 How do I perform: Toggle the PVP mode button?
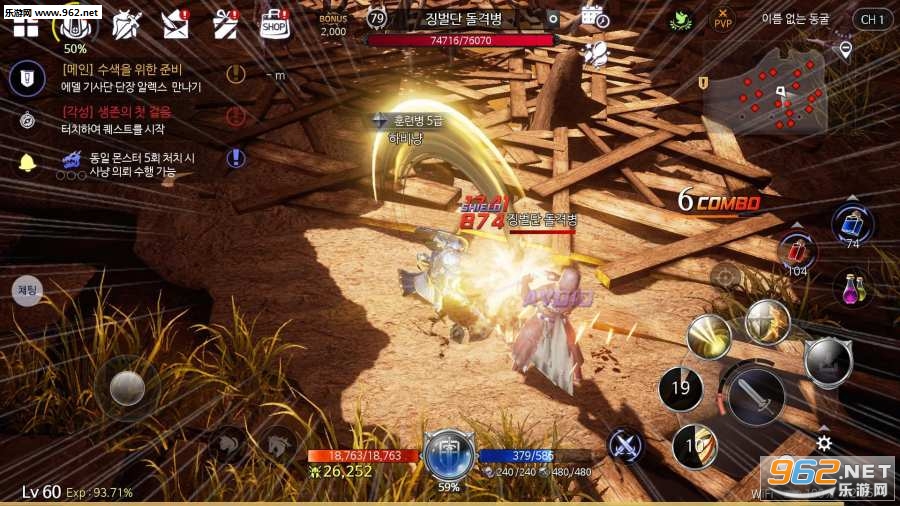click(721, 19)
